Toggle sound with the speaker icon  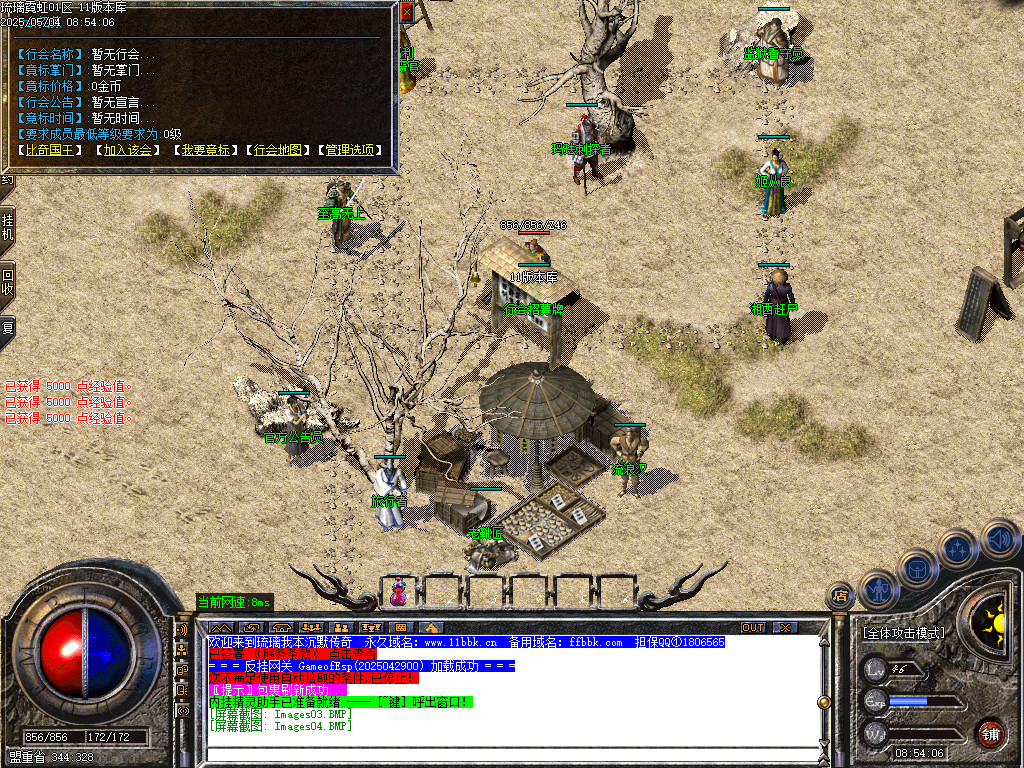pyautogui.click(x=998, y=538)
